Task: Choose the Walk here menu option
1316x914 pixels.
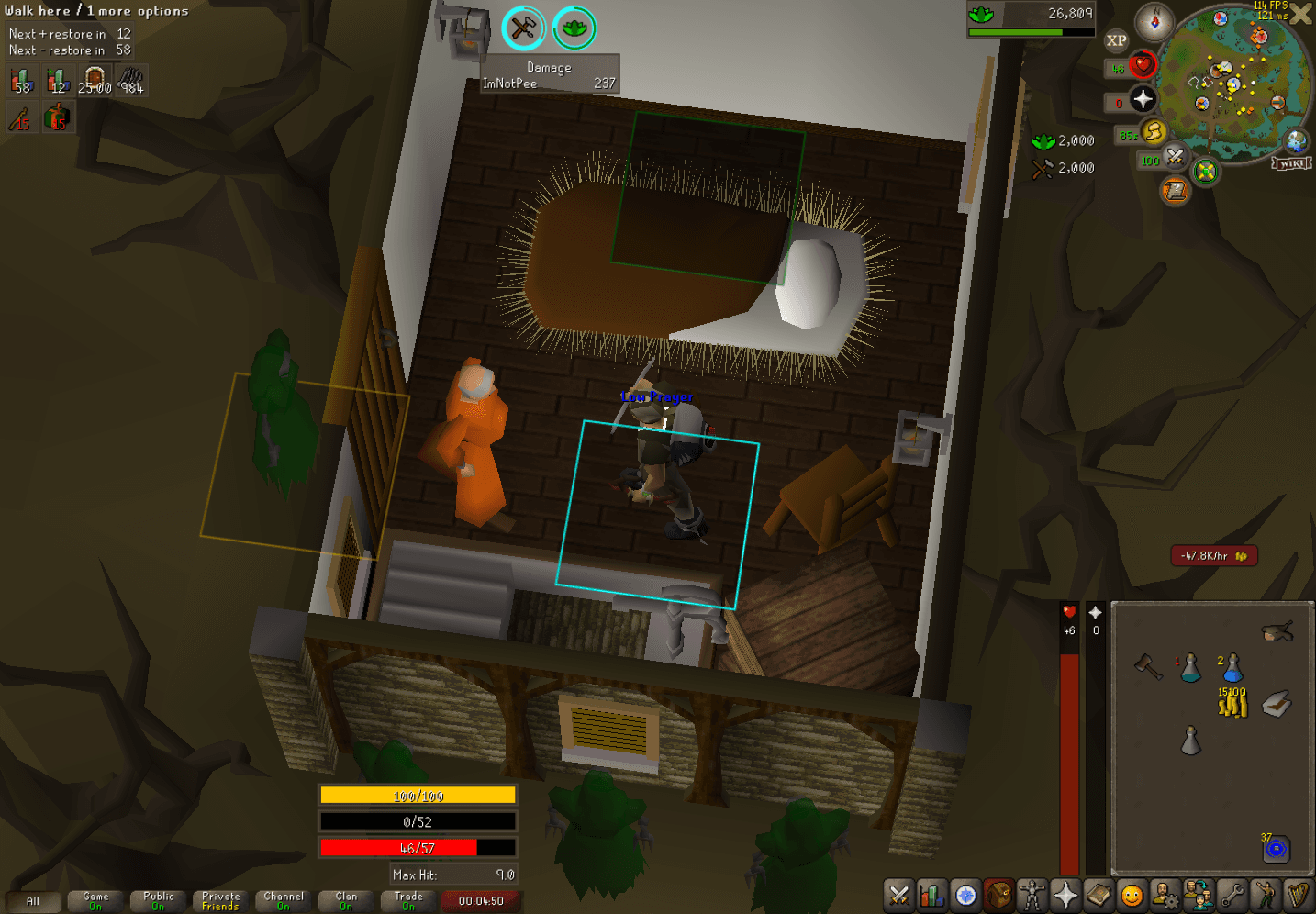Action: pos(37,11)
